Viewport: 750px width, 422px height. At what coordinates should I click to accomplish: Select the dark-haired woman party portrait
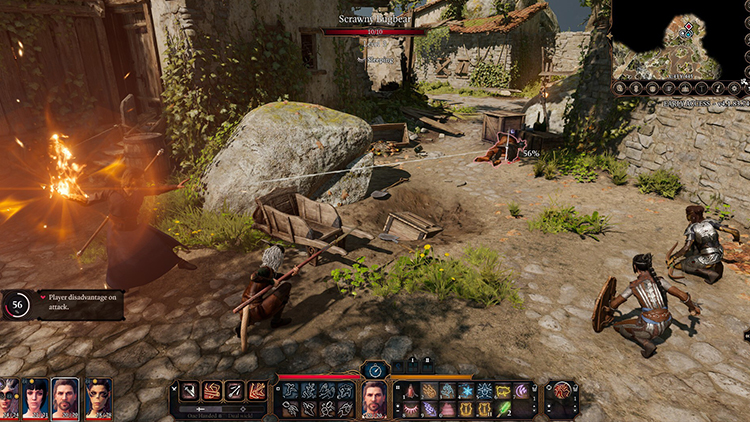(x=36, y=397)
